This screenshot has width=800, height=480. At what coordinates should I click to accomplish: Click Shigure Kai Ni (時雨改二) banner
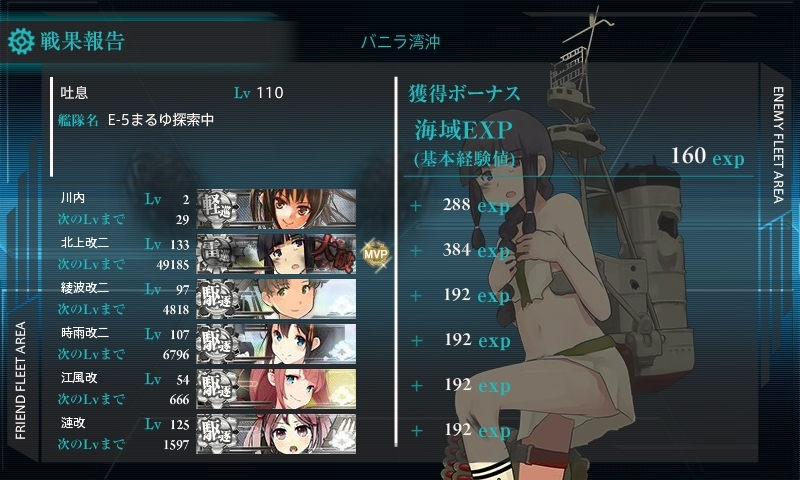[x=276, y=342]
